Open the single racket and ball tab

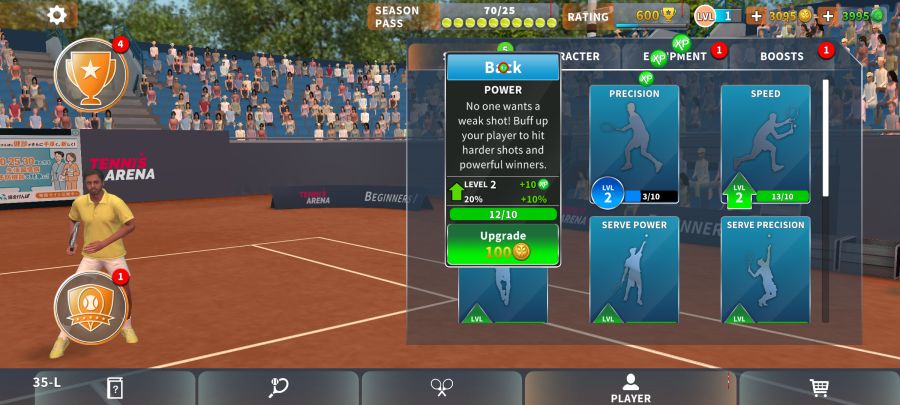coord(279,388)
